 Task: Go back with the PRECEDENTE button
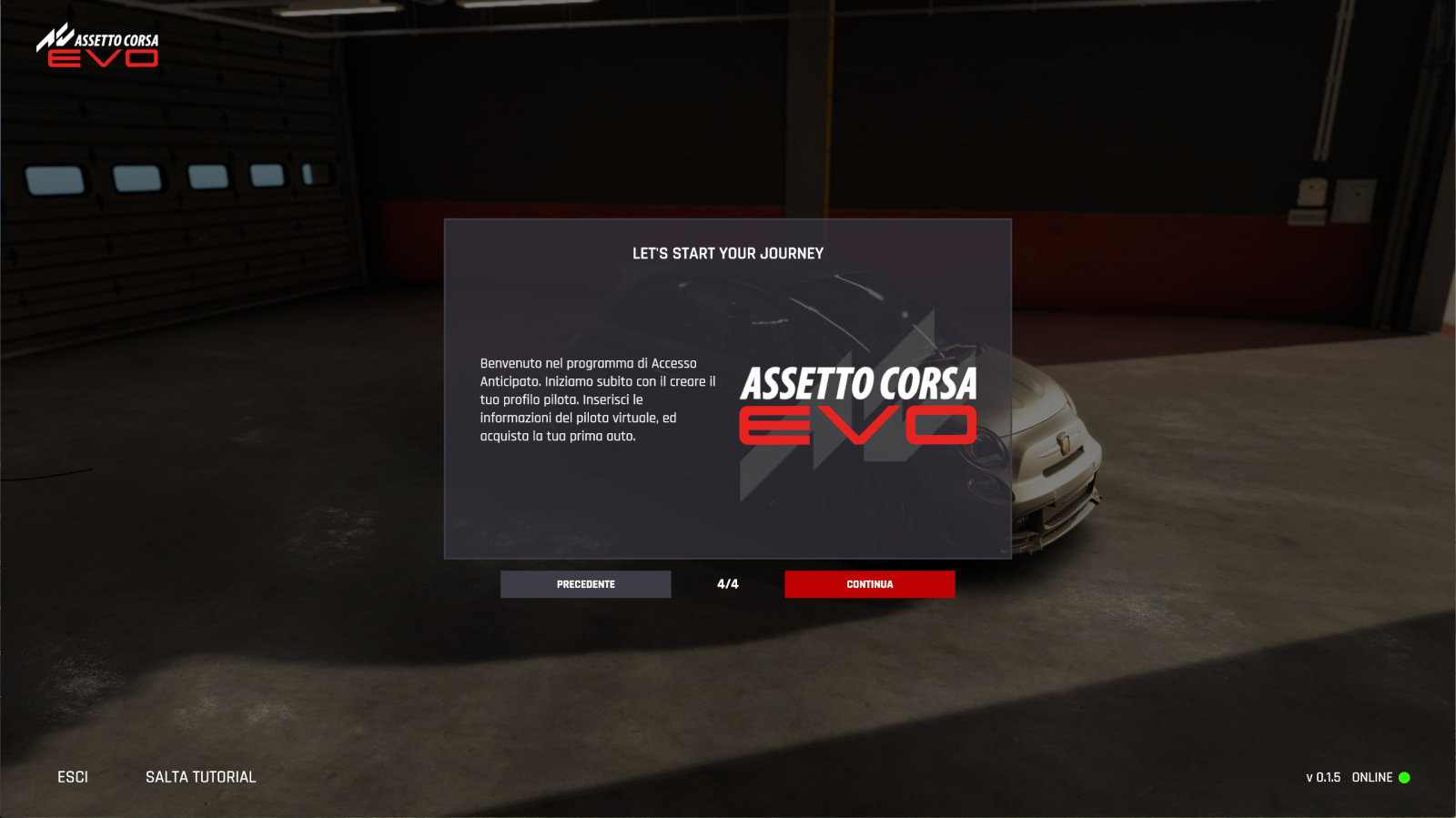point(585,584)
